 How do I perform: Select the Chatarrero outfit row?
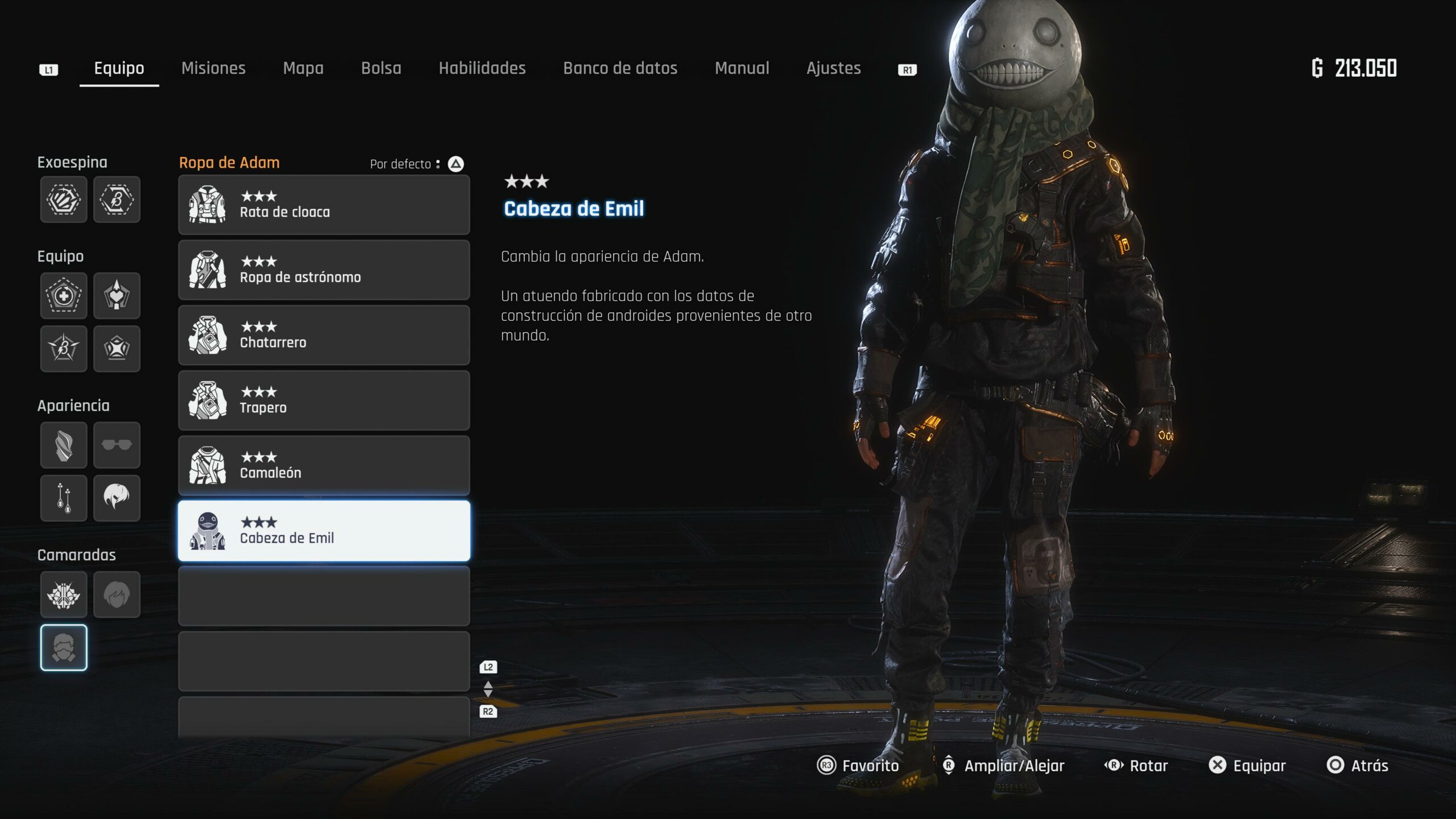pyautogui.click(x=324, y=336)
